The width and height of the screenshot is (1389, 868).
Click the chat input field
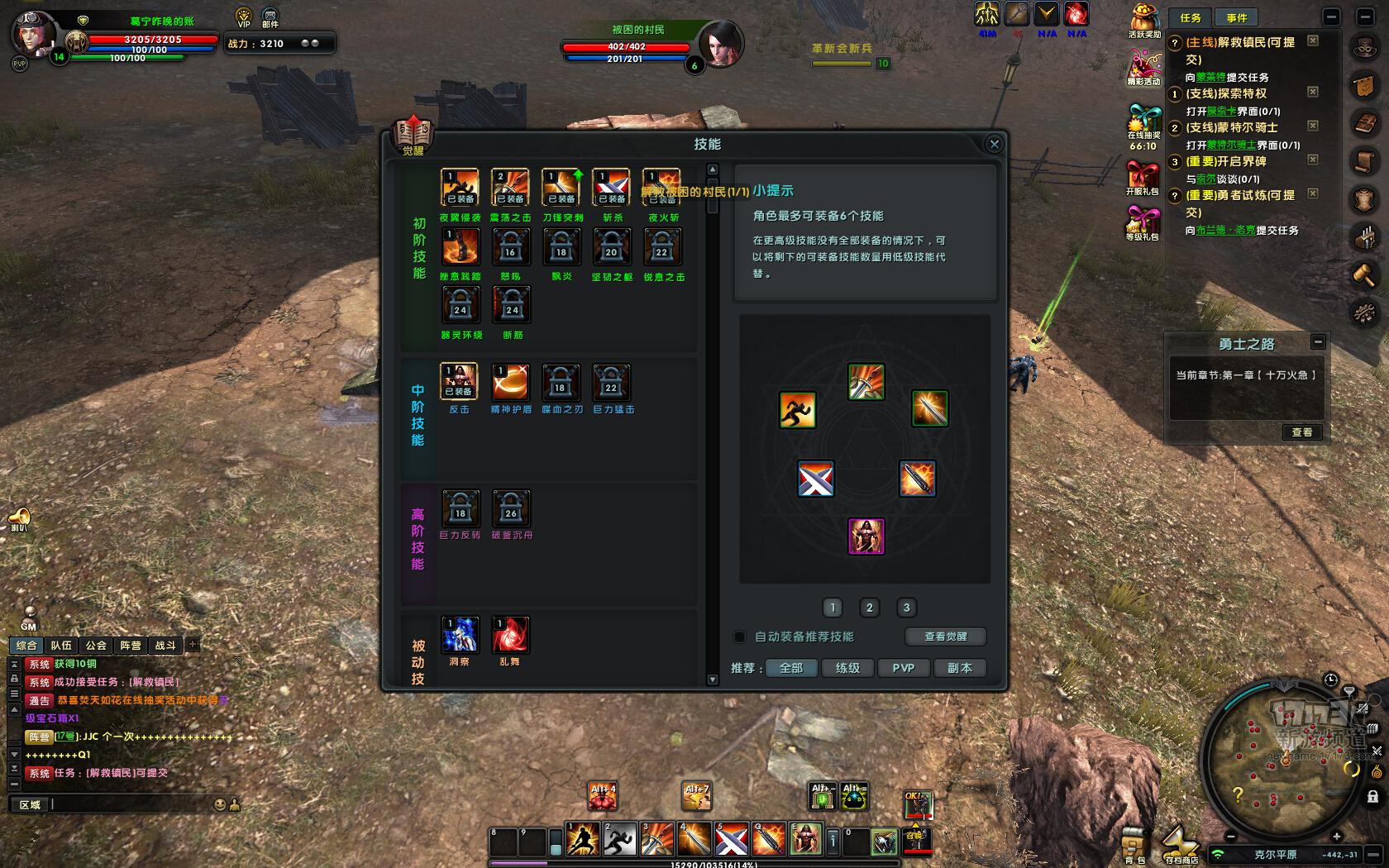pos(132,804)
